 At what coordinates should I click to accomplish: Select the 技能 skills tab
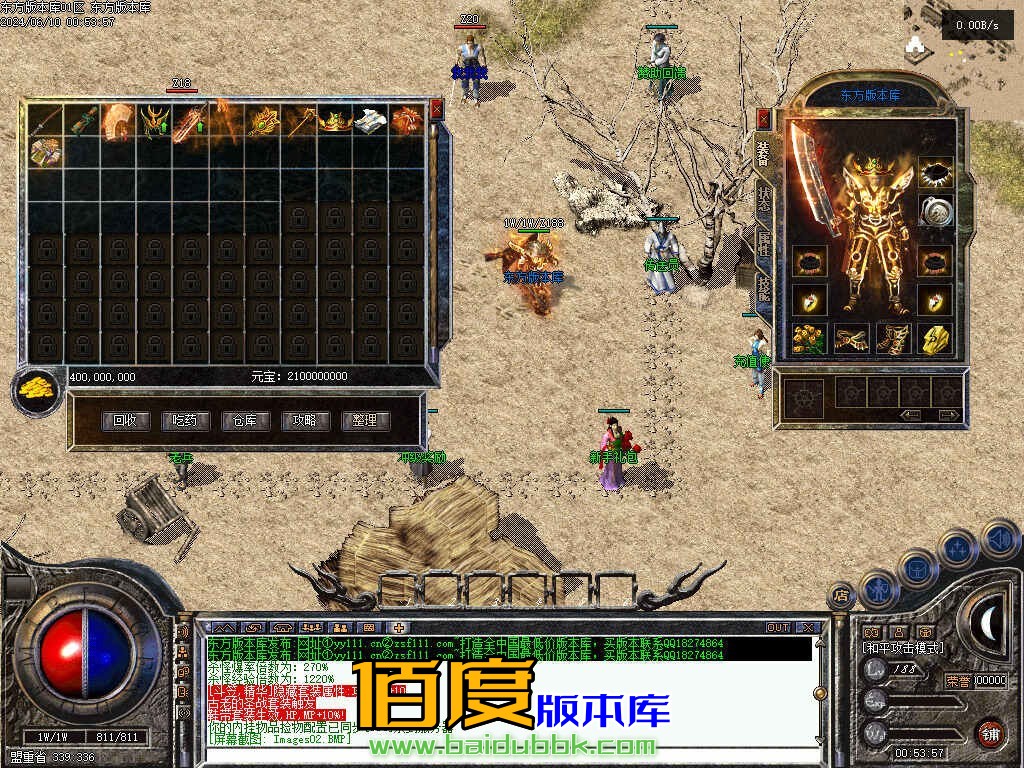click(764, 288)
